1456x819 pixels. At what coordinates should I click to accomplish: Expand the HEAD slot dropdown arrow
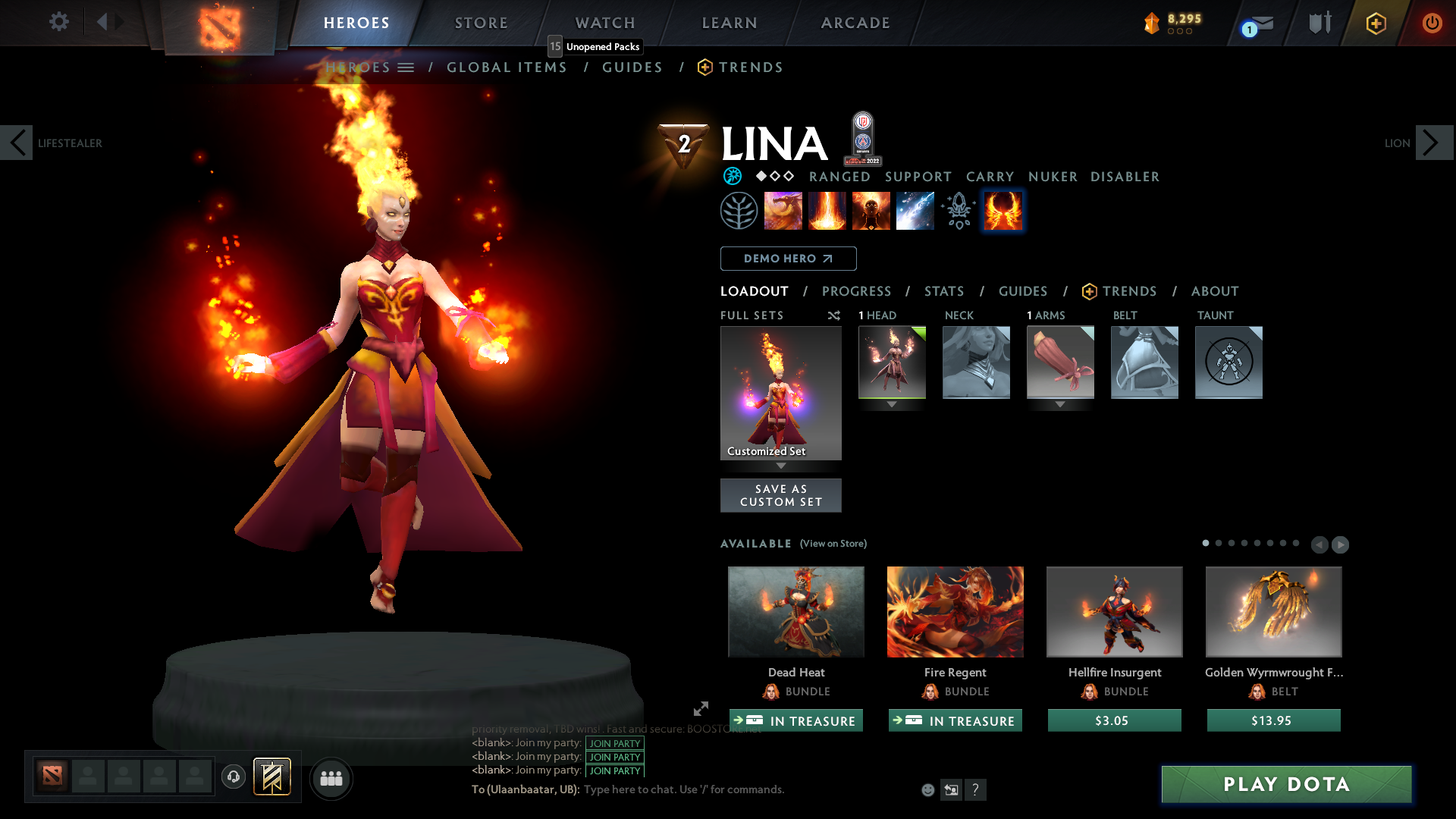click(892, 404)
